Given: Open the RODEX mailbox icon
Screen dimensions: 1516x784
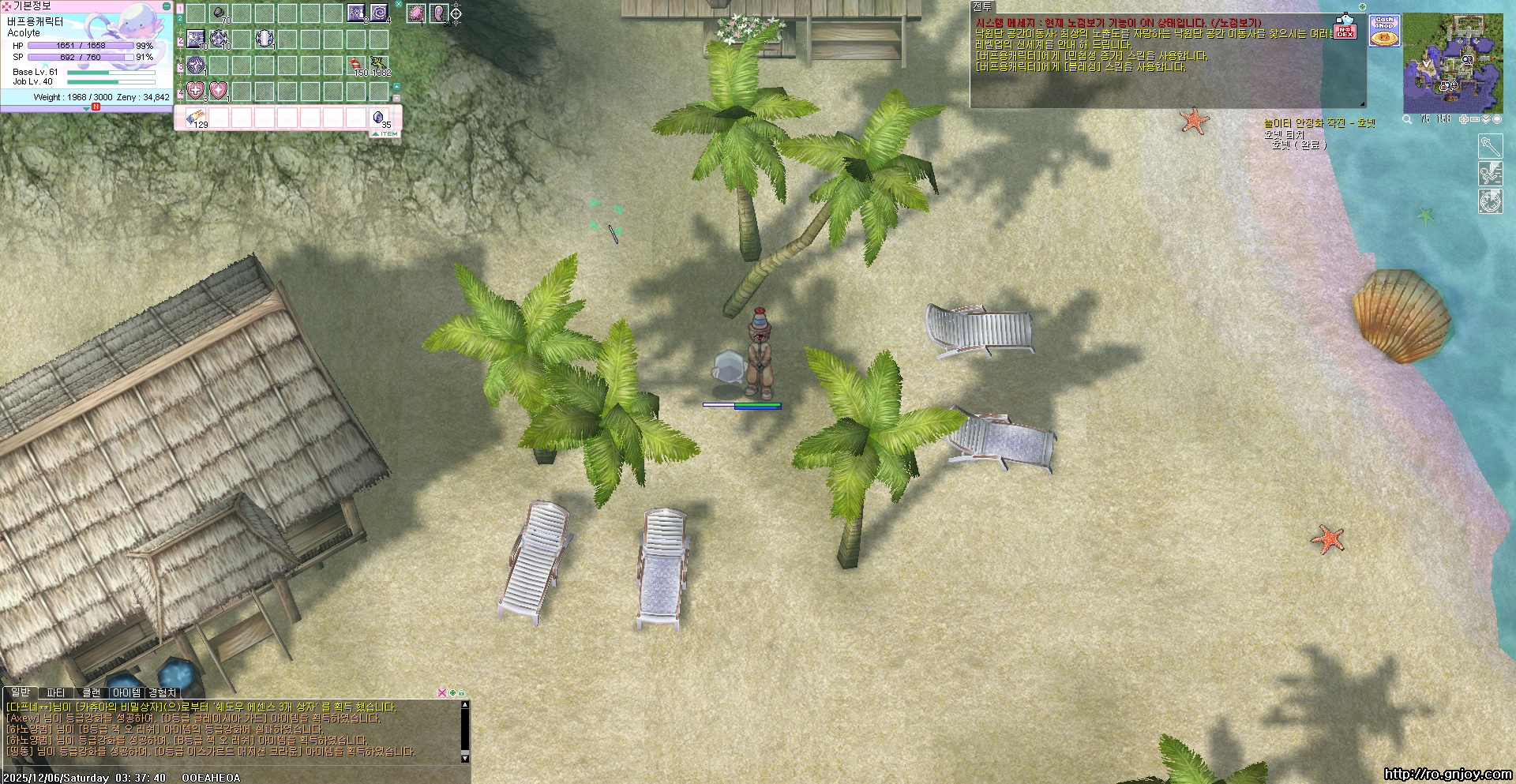Looking at the screenshot, I should pos(1345,30).
